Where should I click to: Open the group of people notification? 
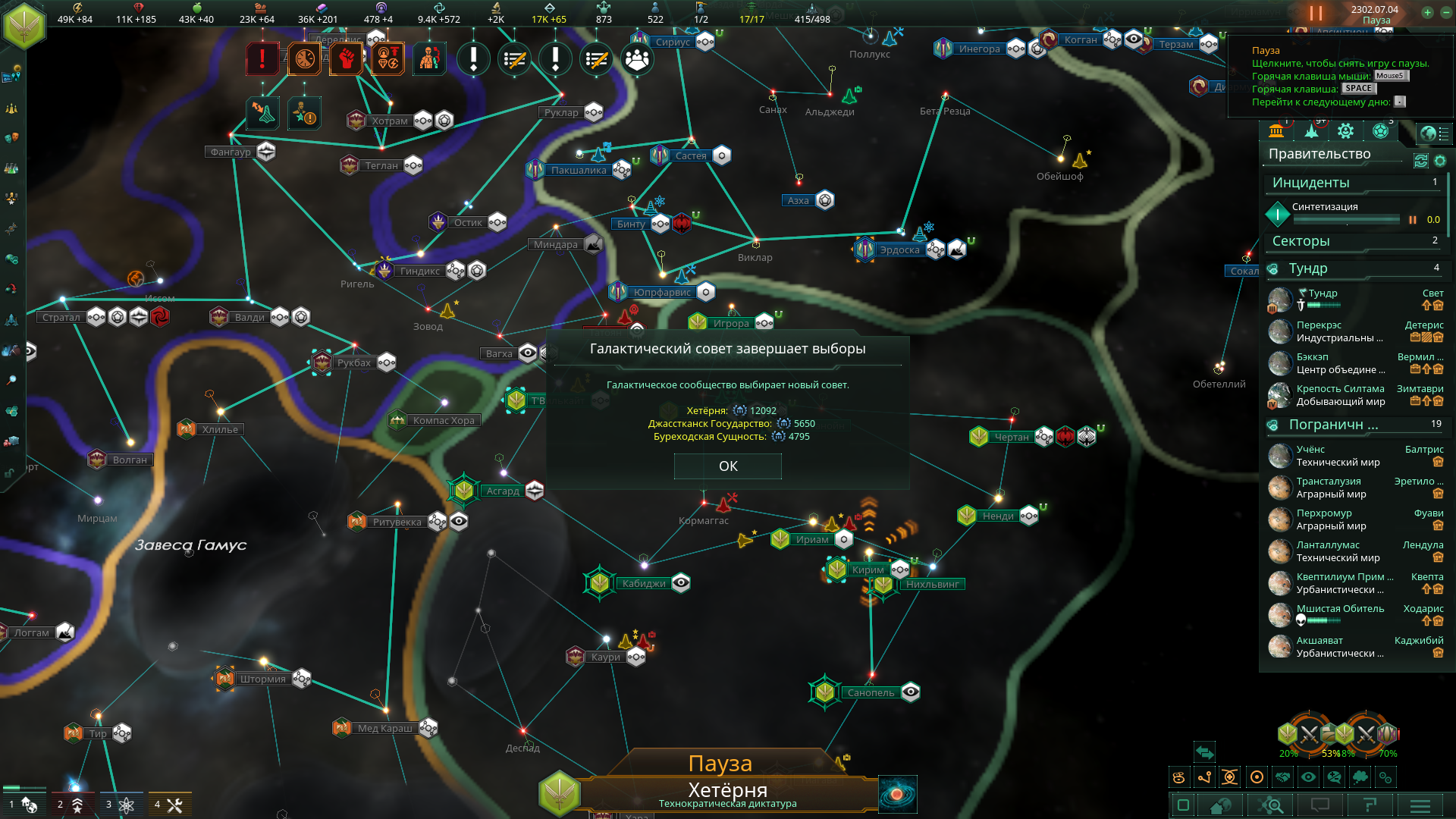pos(637,58)
